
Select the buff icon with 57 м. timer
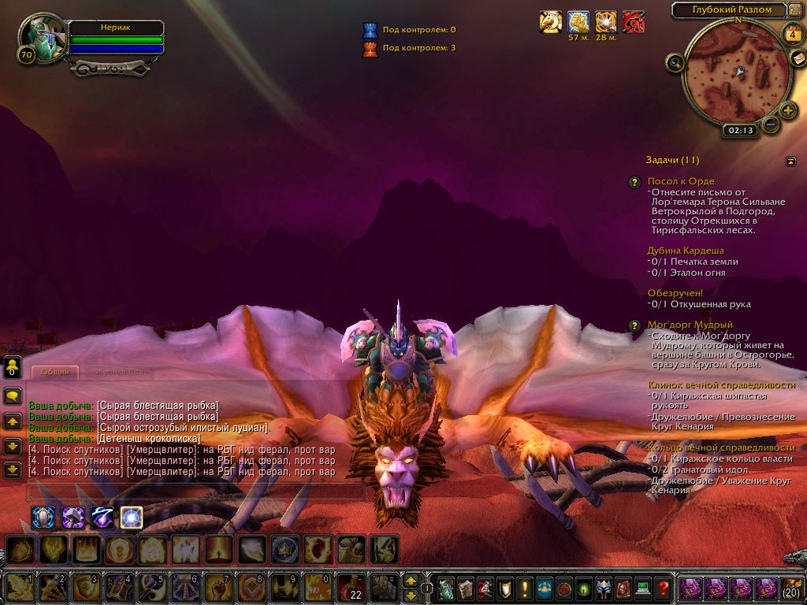coord(578,22)
